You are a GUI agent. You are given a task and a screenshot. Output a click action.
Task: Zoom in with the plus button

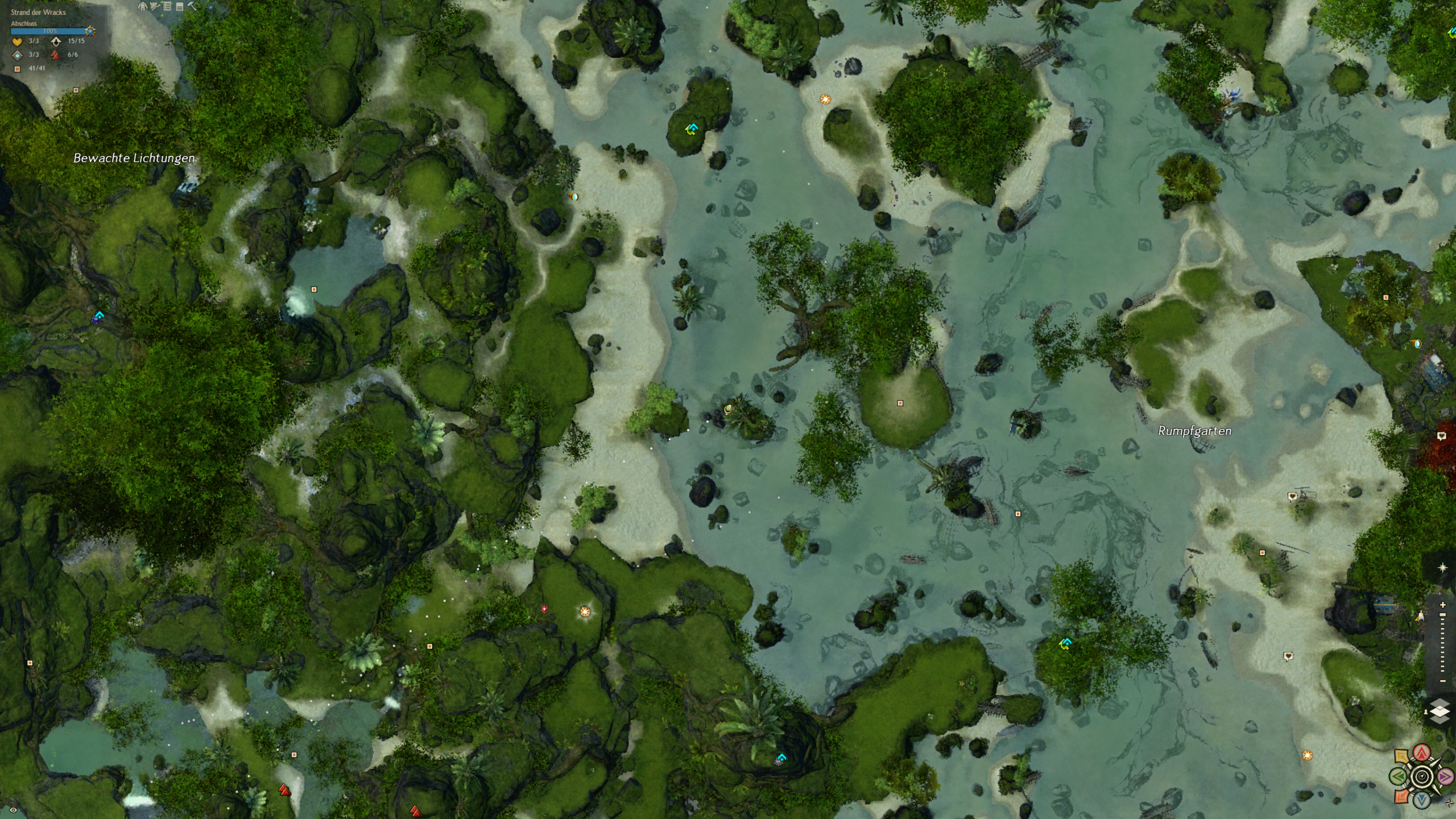(1442, 605)
